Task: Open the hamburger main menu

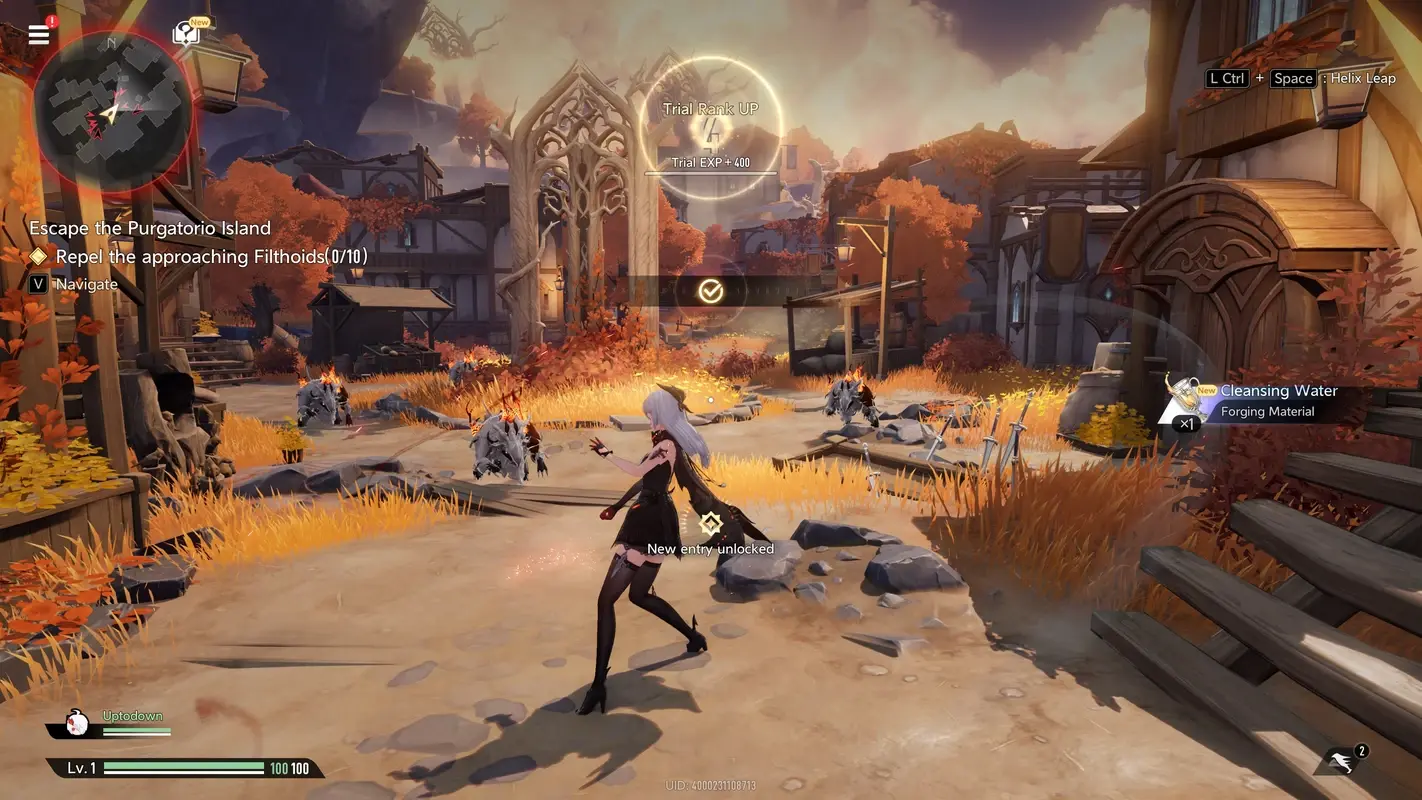Action: pyautogui.click(x=38, y=33)
